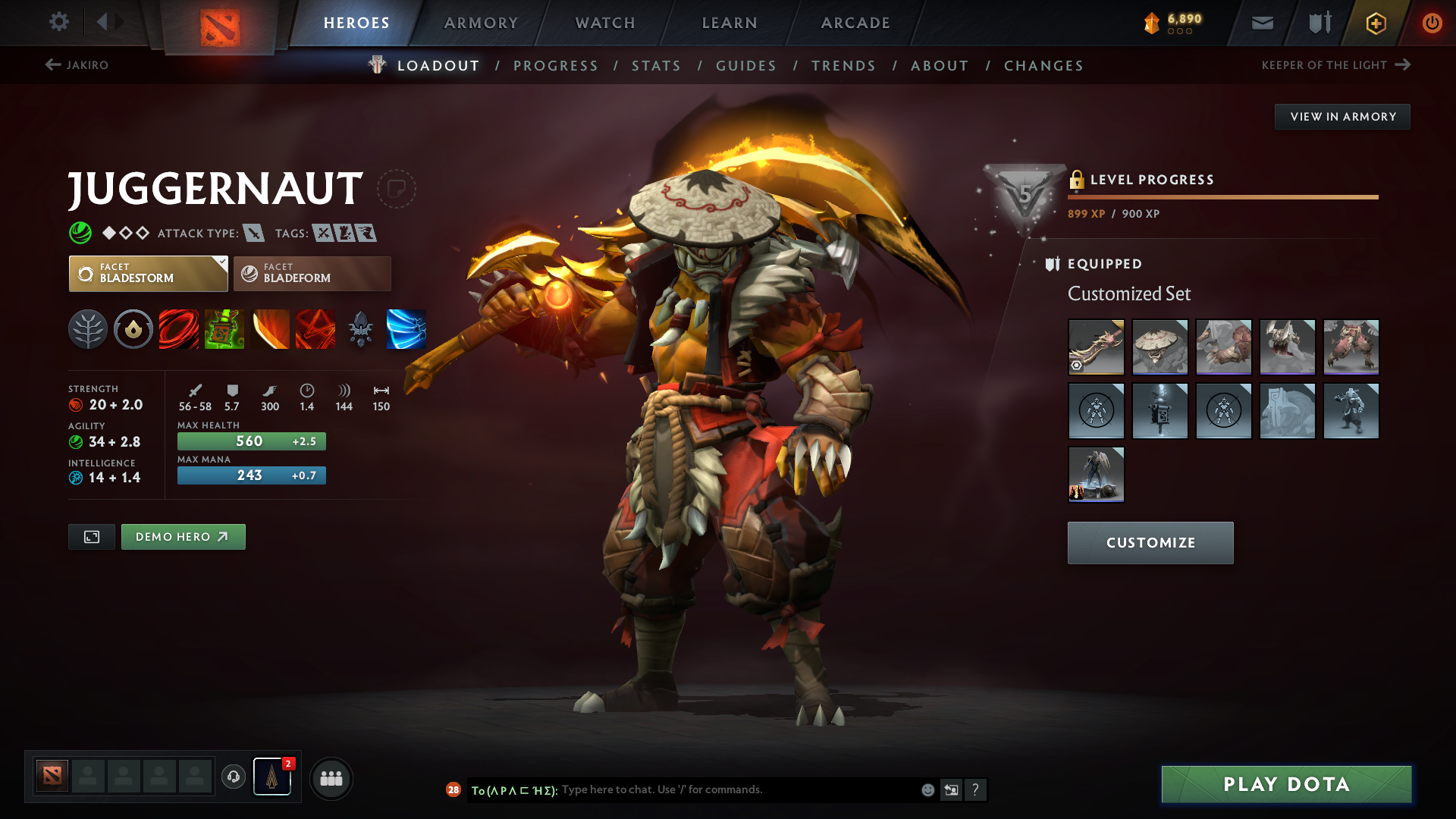
Task: View the Healing Ward ability icon
Action: coord(224,329)
